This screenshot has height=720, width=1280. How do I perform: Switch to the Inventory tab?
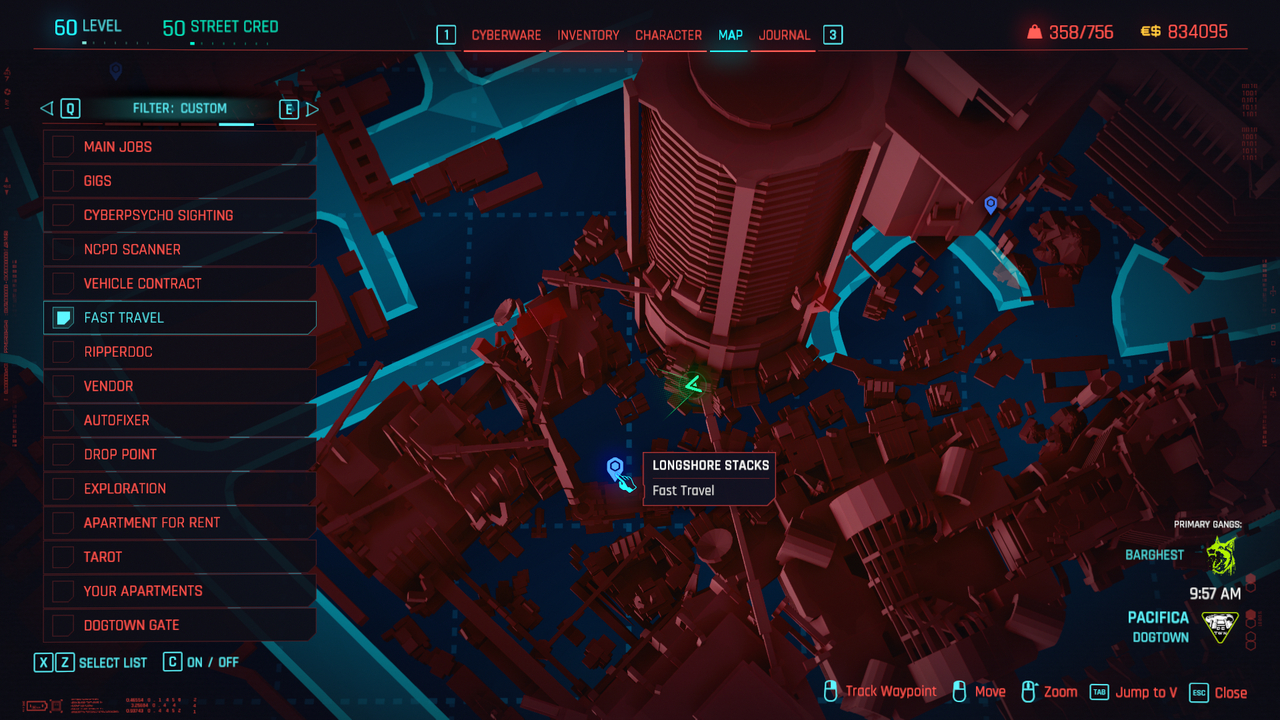click(588, 35)
